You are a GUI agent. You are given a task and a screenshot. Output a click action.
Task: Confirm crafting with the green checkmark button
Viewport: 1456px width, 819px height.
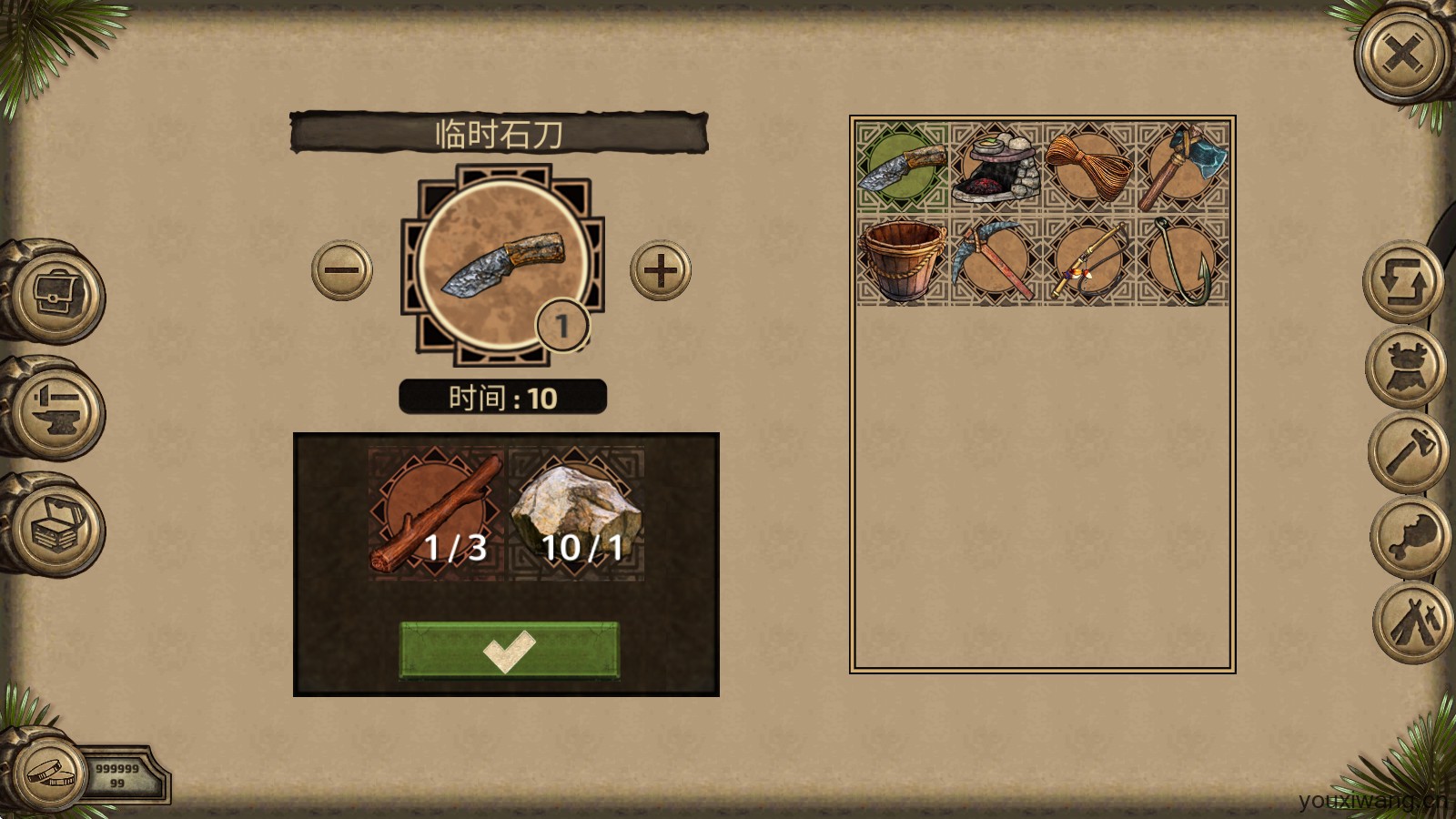(509, 650)
